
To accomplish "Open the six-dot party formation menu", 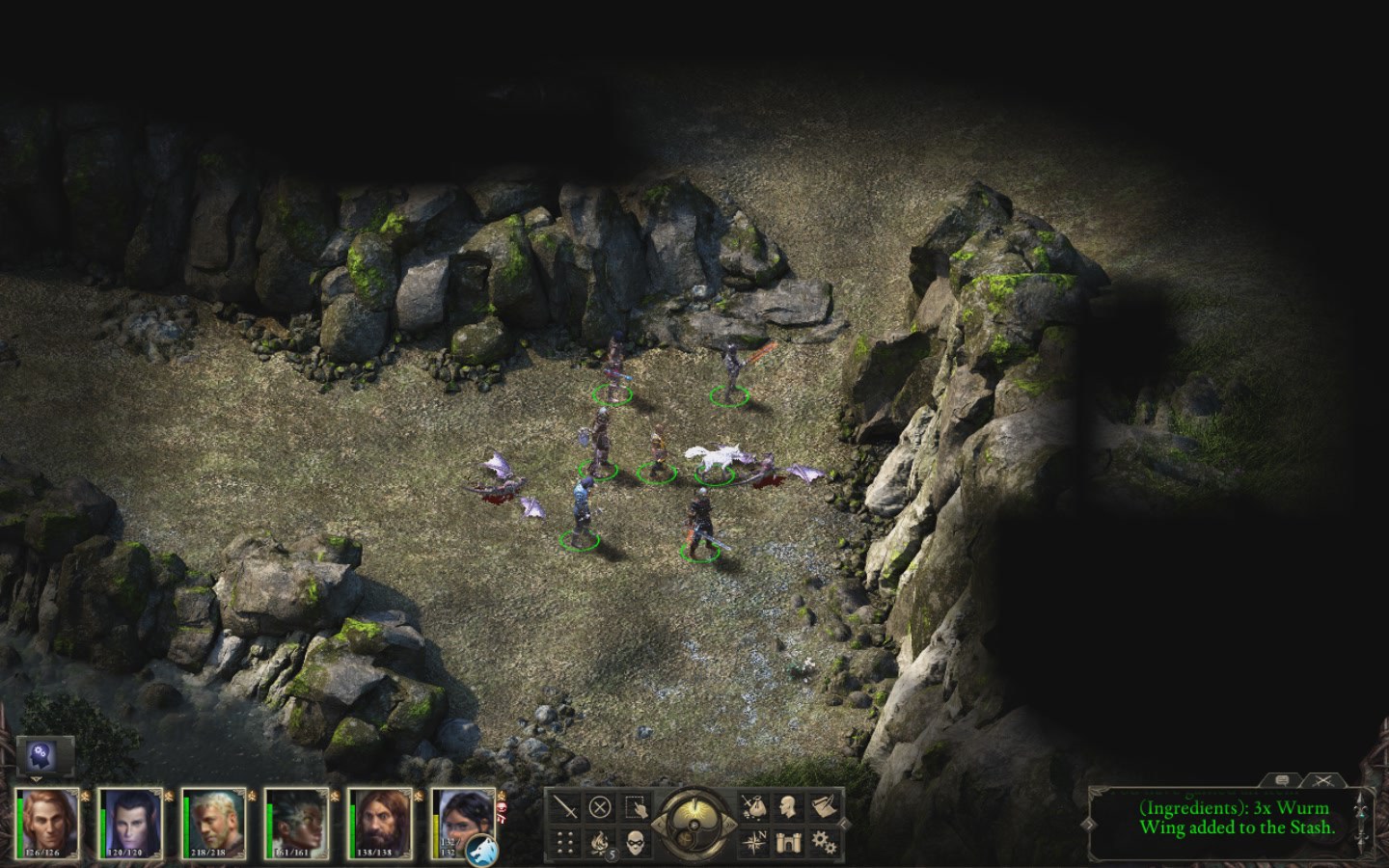I will pyautogui.click(x=566, y=842).
